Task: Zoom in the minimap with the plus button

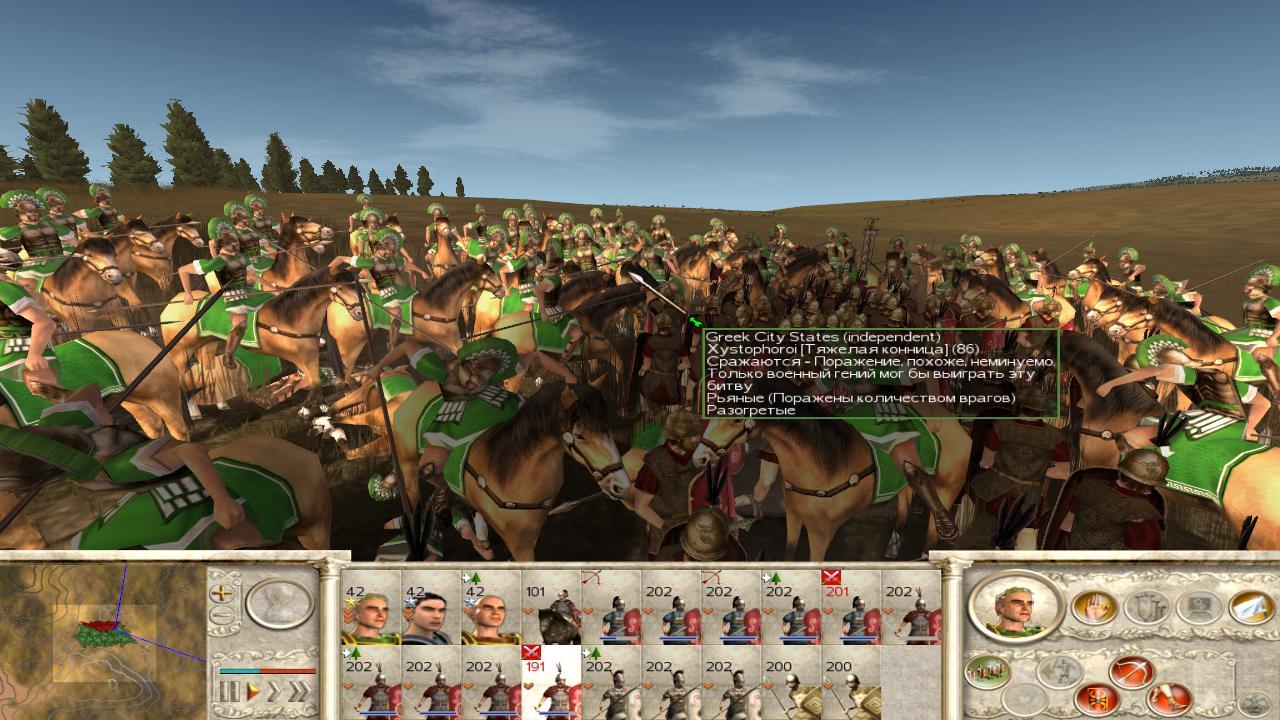Action: pos(221,592)
